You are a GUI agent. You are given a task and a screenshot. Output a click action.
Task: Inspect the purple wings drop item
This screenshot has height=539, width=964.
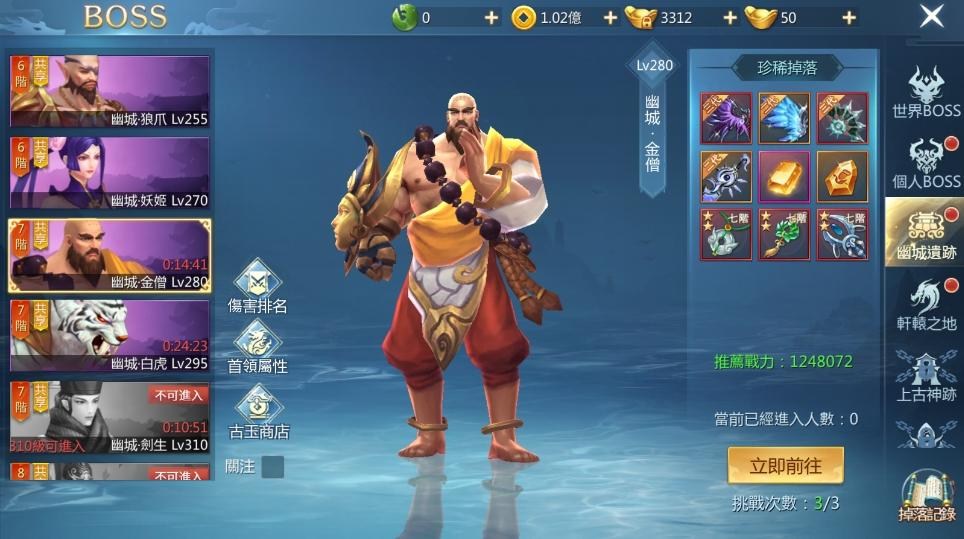point(726,118)
